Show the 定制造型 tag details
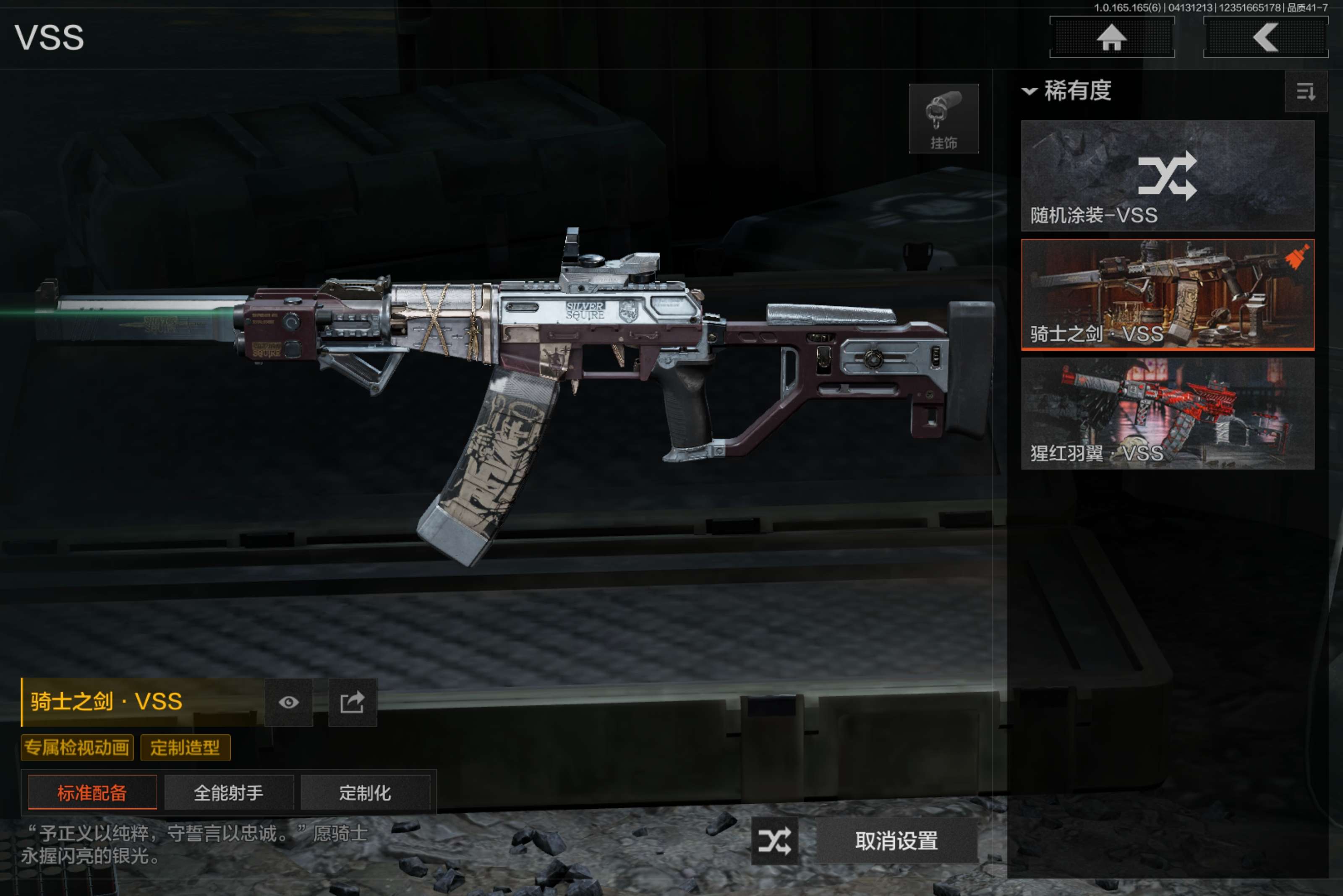The width and height of the screenshot is (1343, 896). tap(185, 748)
